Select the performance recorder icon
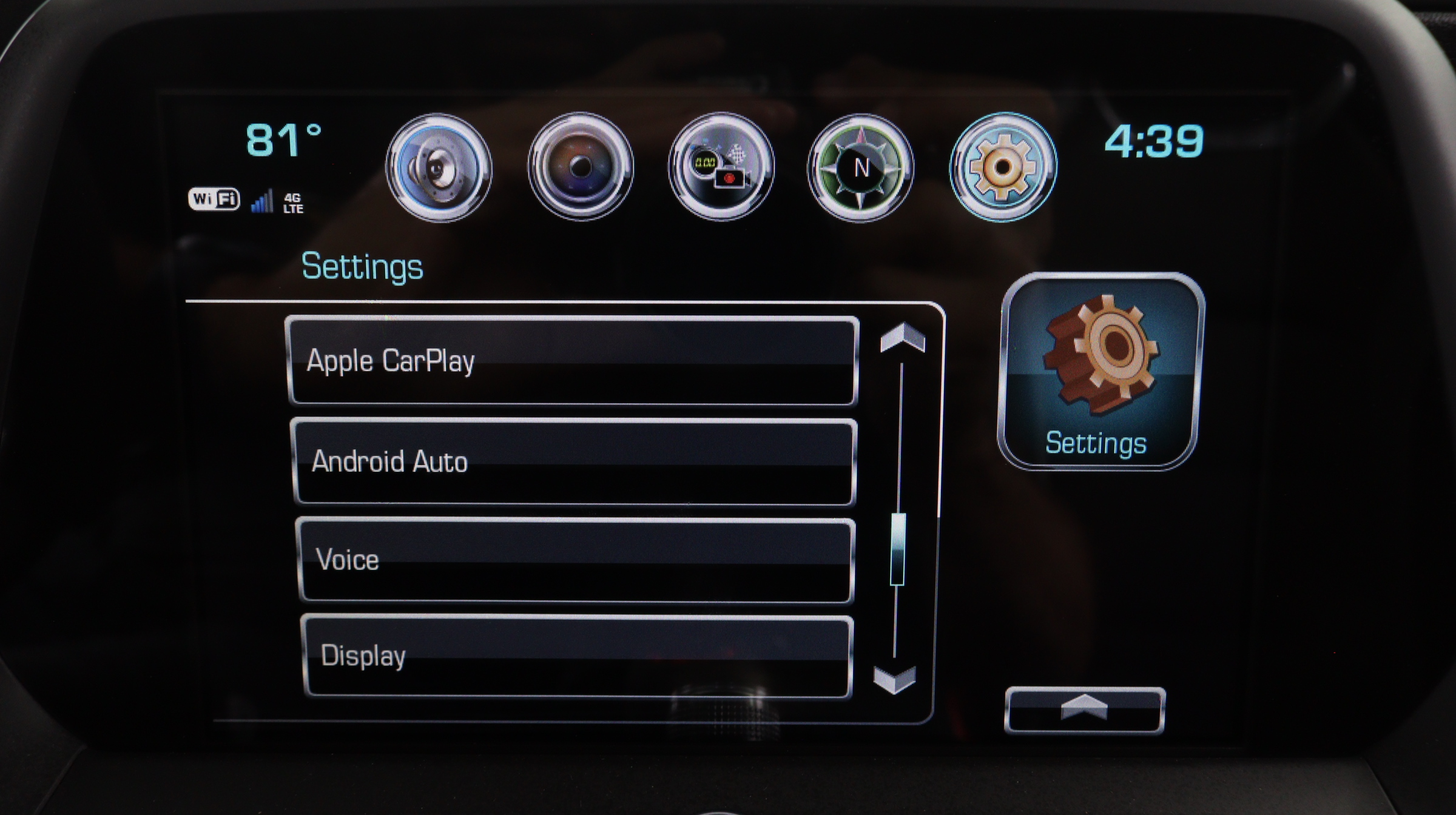 (x=721, y=167)
